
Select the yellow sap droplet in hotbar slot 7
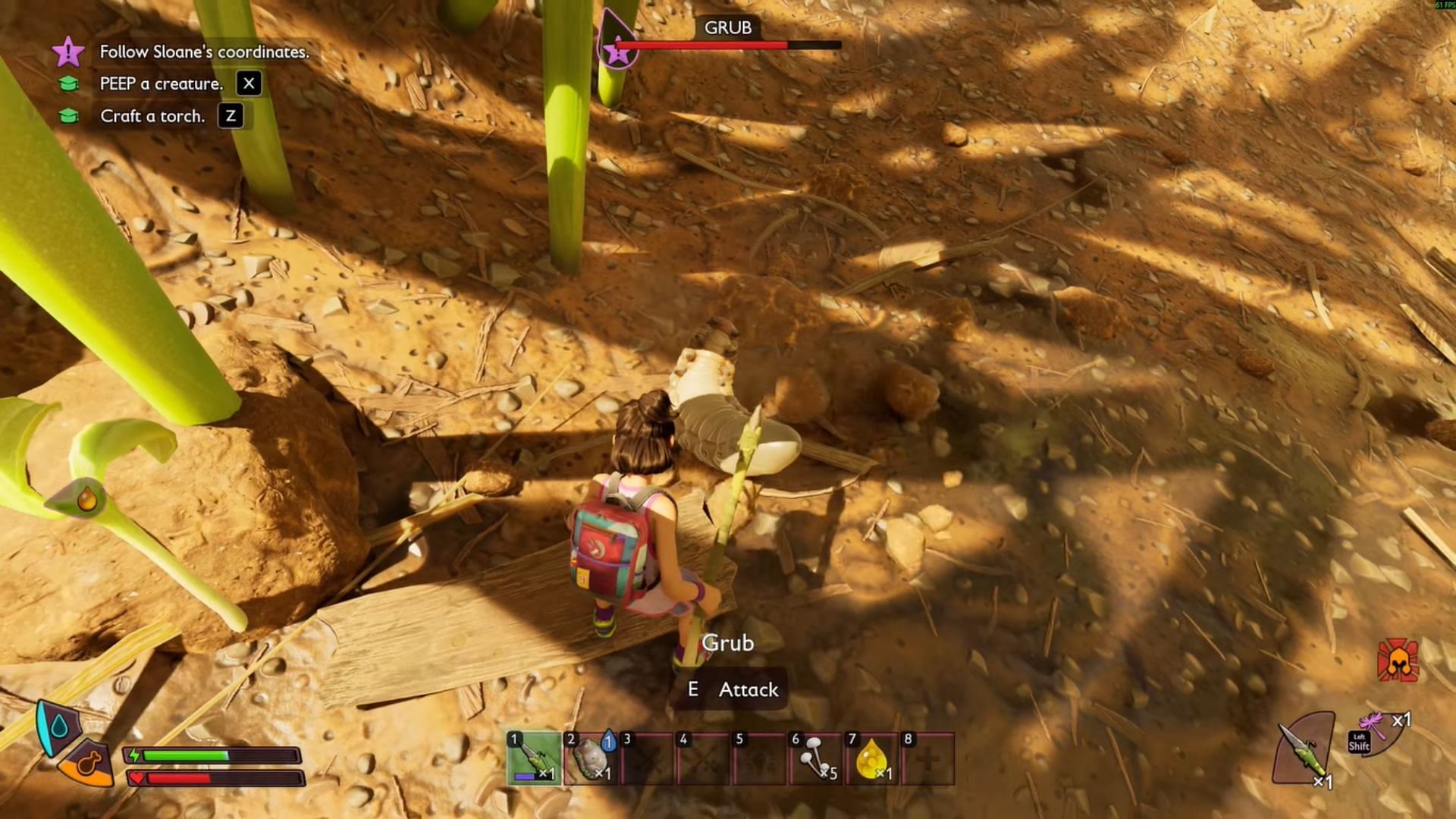pyautogui.click(x=871, y=758)
